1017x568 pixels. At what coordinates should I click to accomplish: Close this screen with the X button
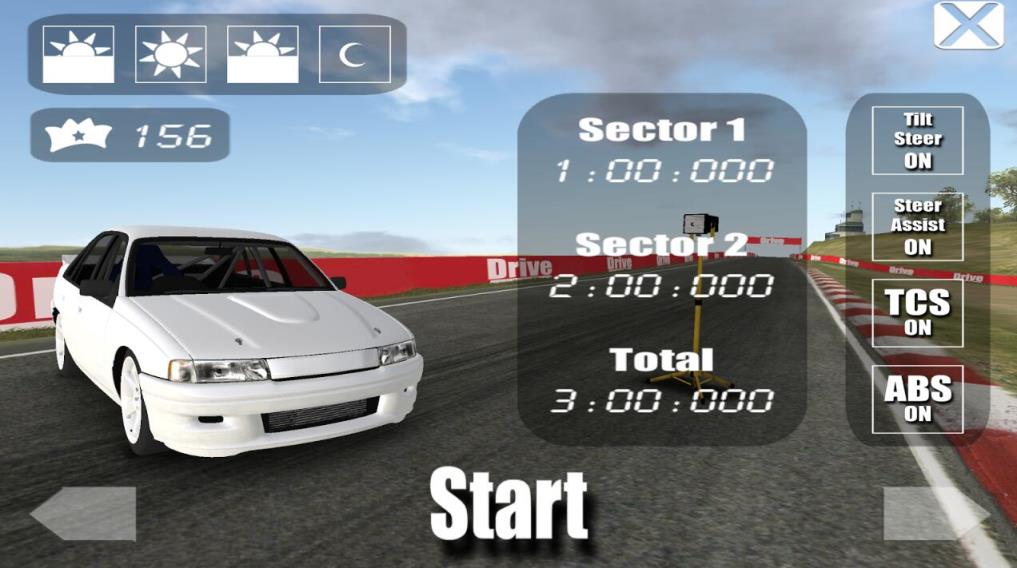pos(968,26)
